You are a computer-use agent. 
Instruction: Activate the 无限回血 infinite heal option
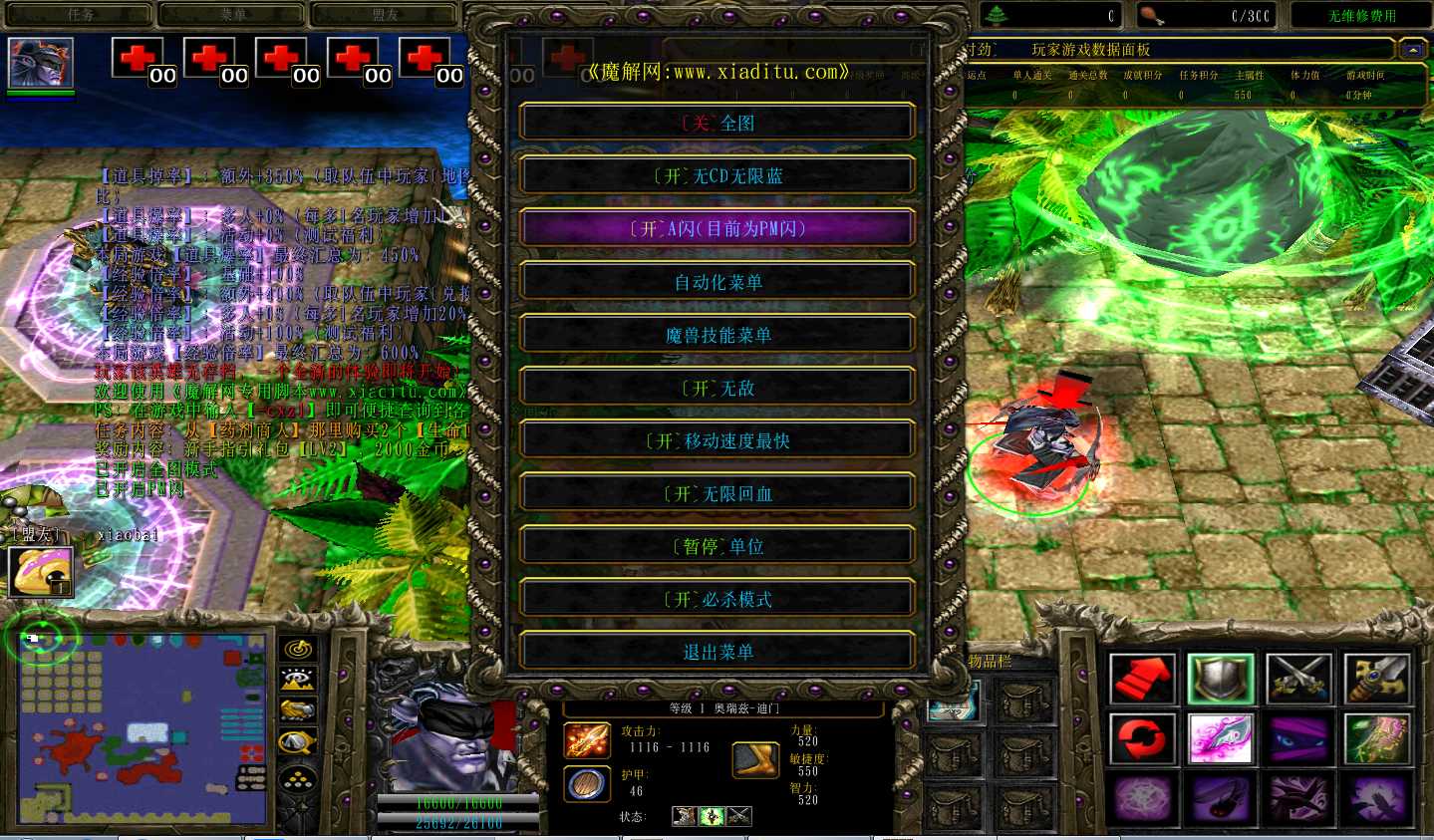pos(717,493)
